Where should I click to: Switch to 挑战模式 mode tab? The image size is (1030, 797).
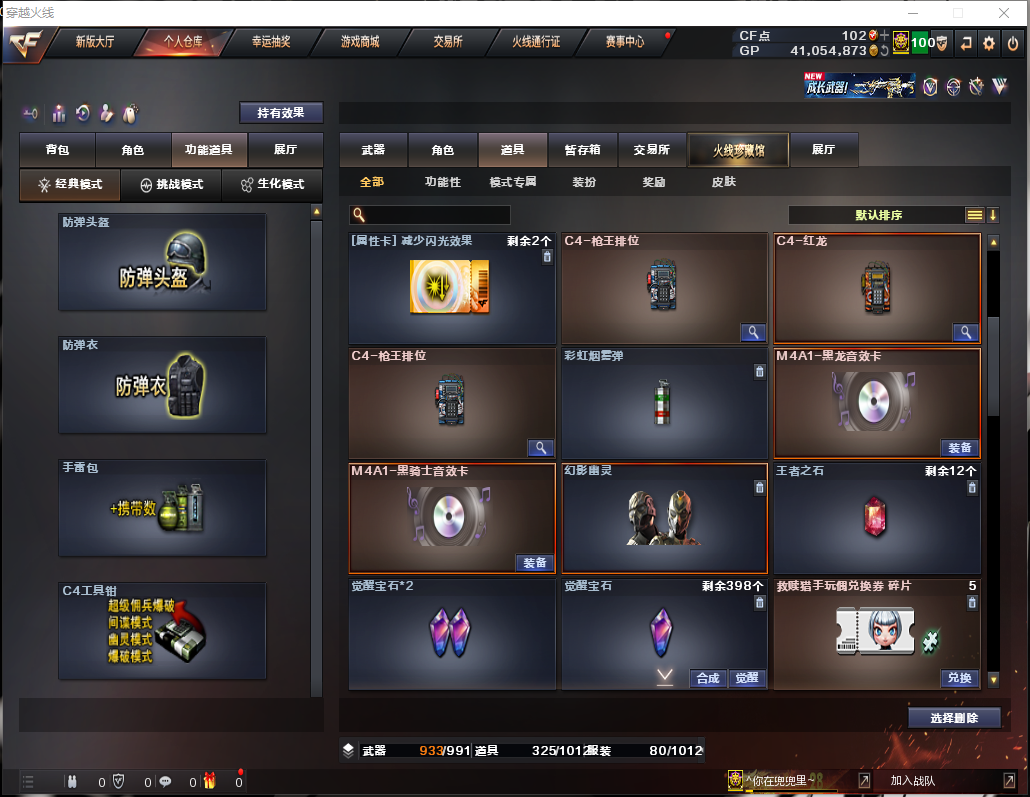point(171,184)
